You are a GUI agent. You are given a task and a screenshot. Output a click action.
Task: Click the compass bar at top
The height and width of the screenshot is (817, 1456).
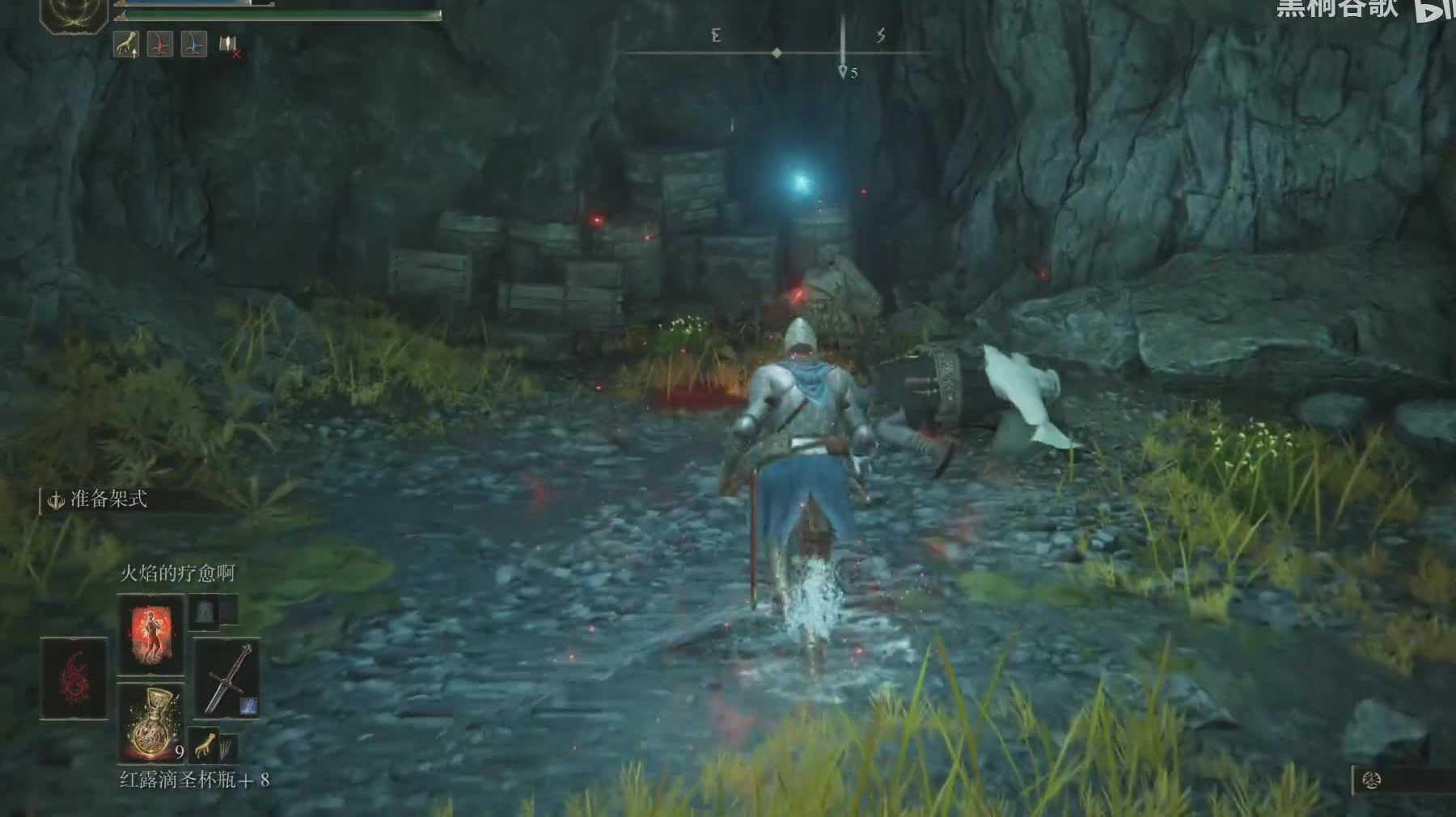pyautogui.click(x=777, y=53)
